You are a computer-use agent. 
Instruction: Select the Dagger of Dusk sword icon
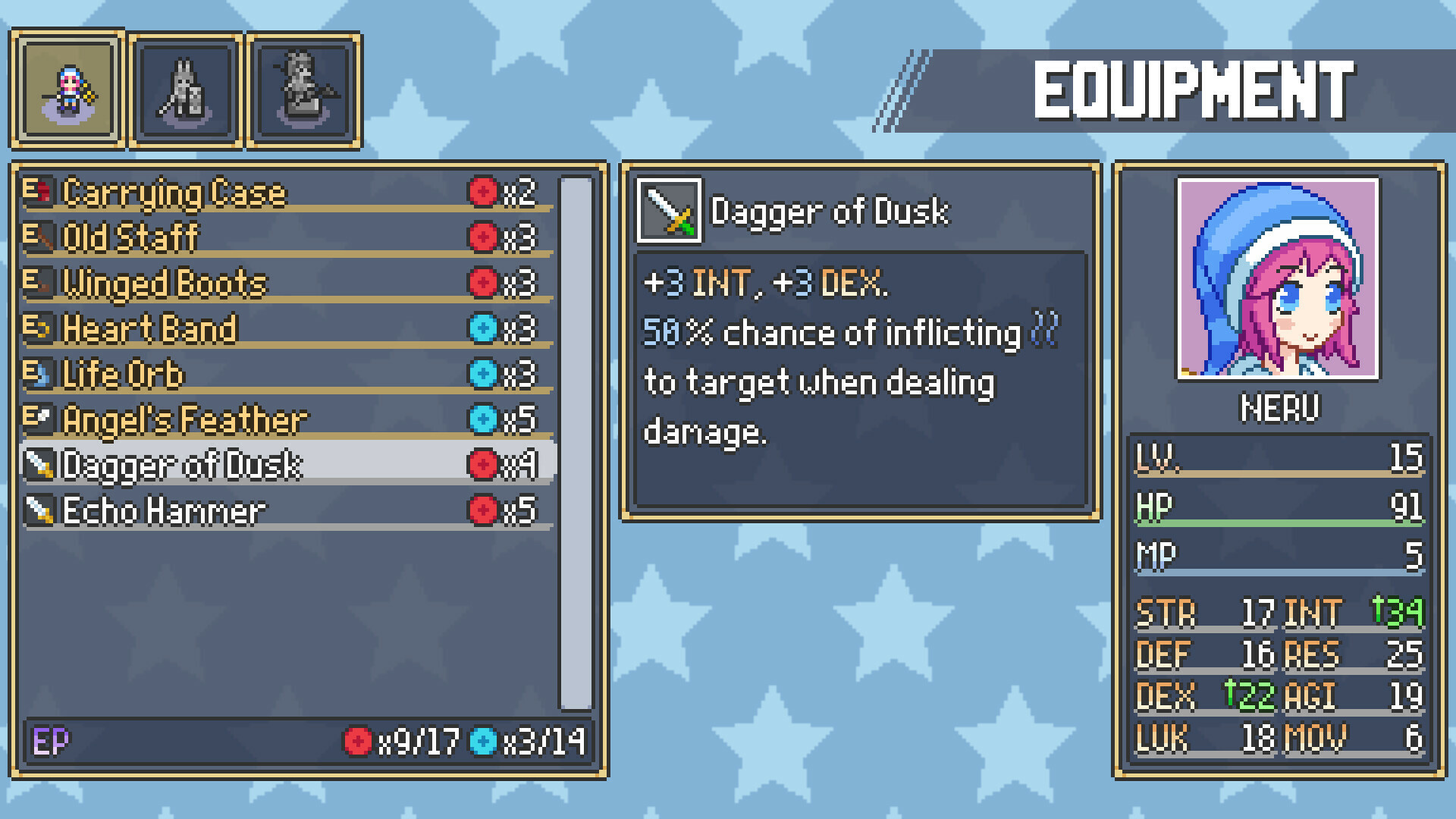point(39,464)
